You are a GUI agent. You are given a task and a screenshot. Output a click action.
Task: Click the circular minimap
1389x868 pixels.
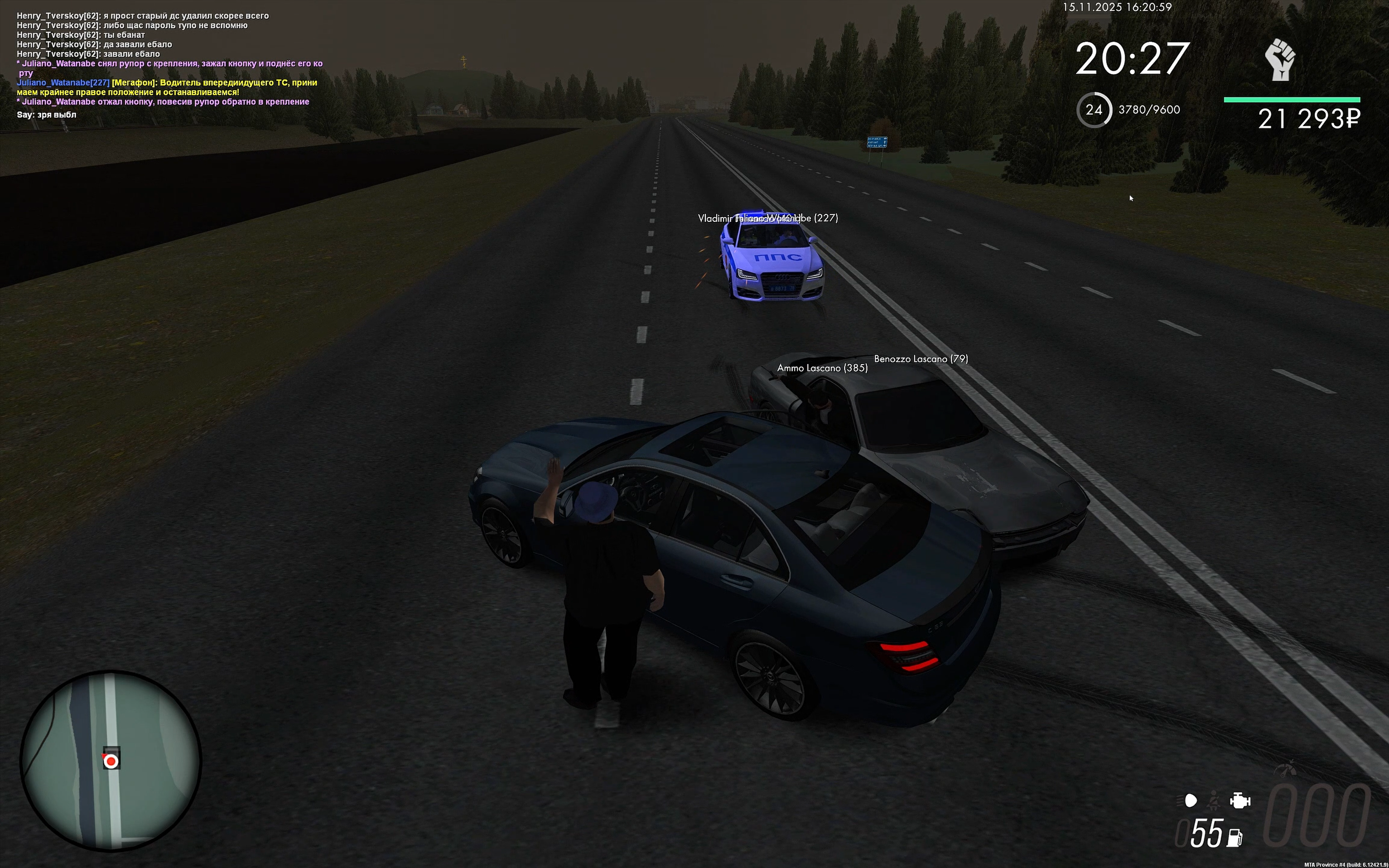pos(111,761)
